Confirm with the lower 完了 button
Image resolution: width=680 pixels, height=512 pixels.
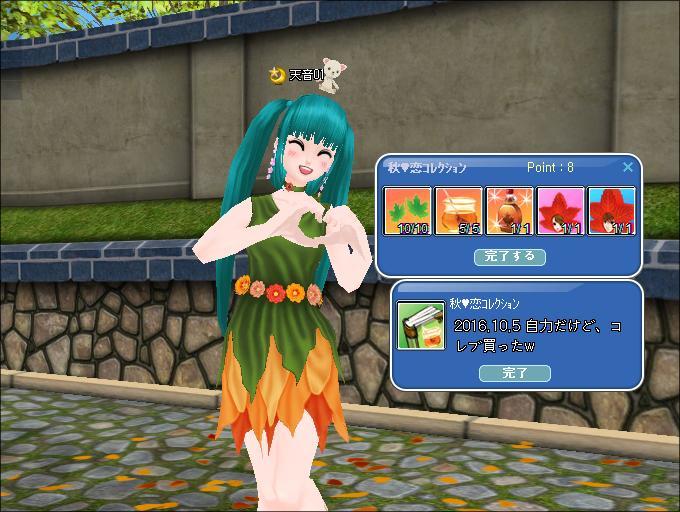(x=514, y=373)
